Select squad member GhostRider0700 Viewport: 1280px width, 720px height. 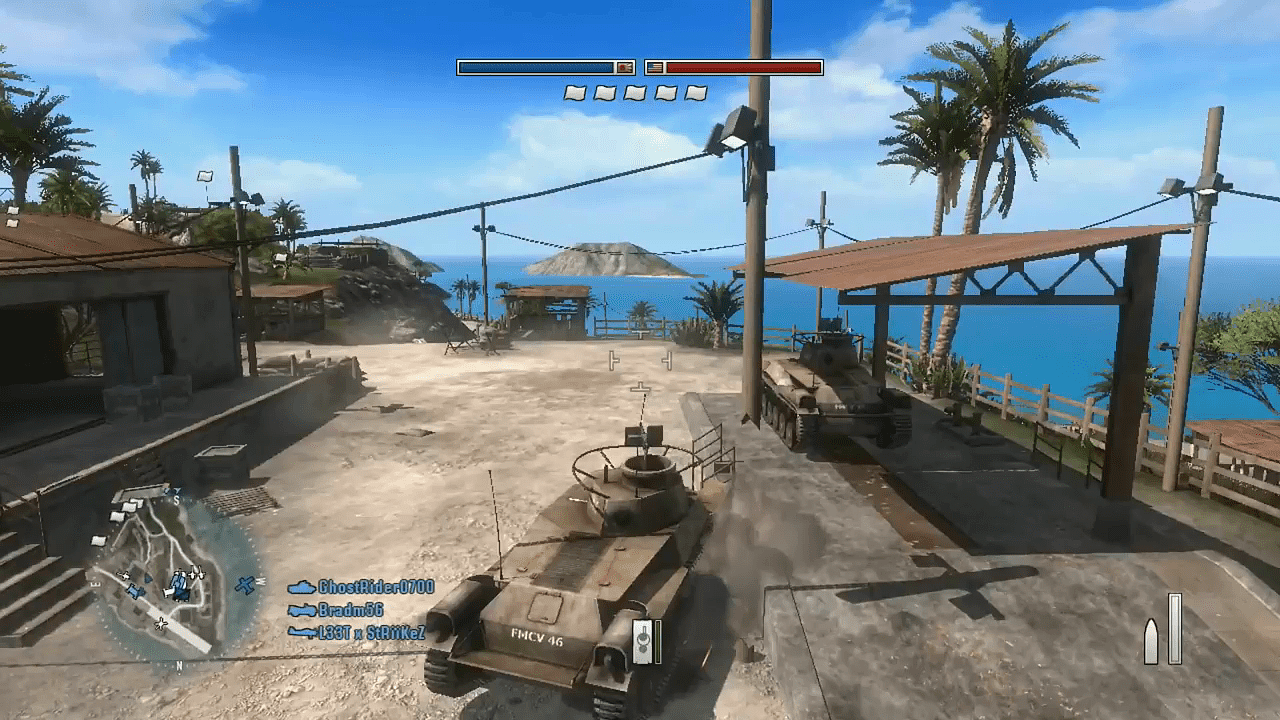click(x=375, y=587)
